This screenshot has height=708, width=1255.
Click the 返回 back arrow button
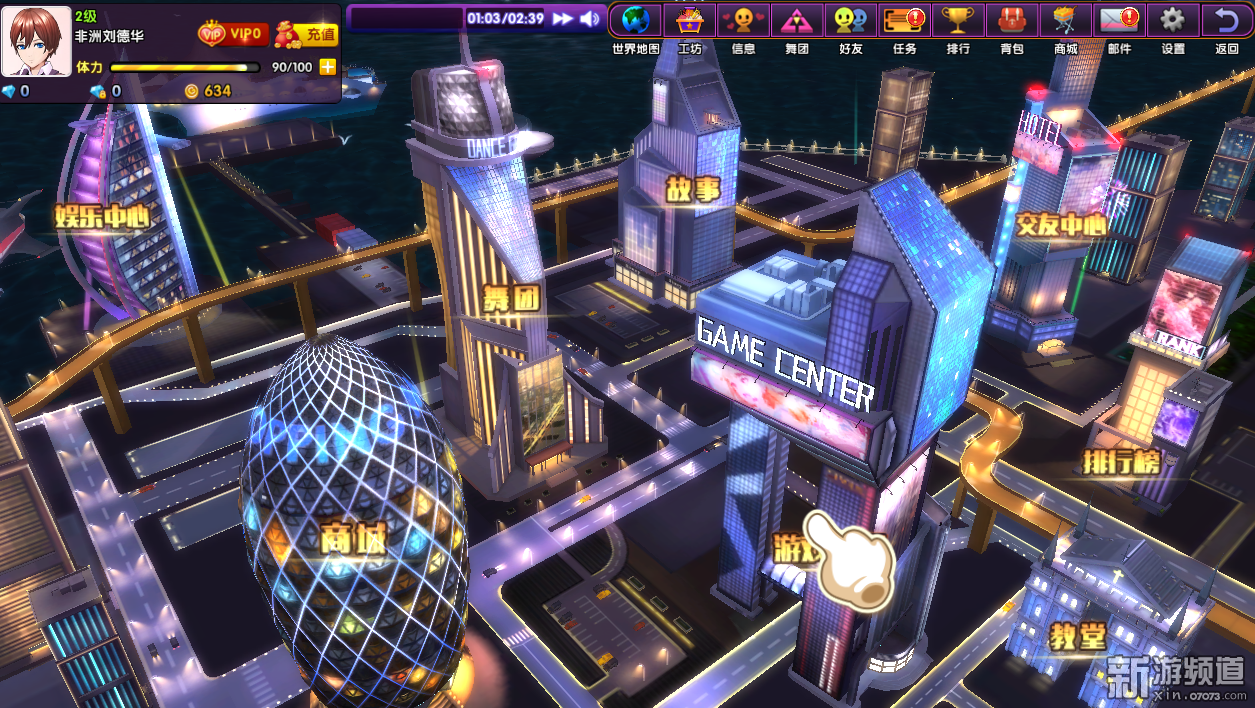tap(1227, 20)
